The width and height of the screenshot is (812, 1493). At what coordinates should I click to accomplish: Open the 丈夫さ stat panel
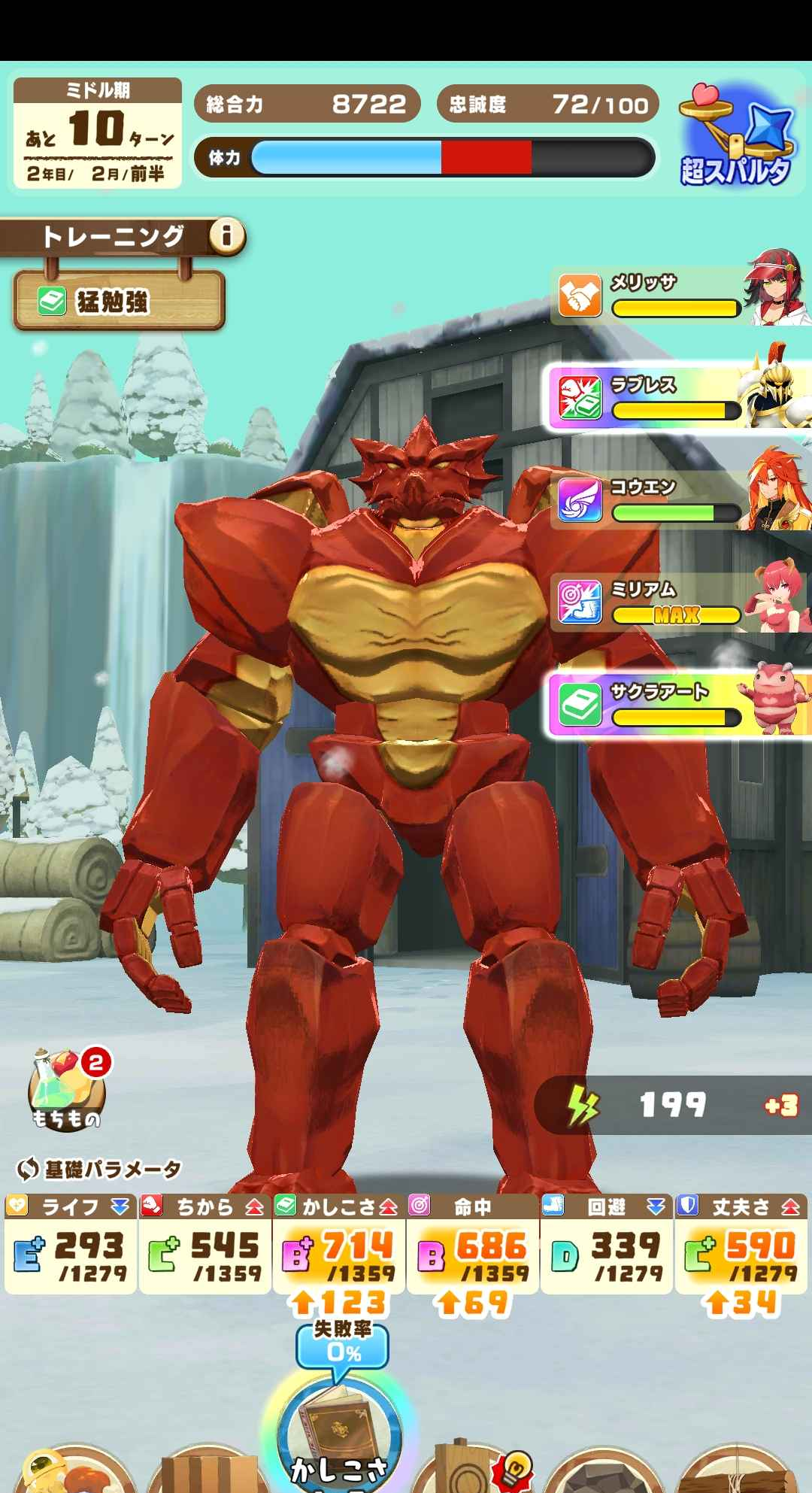pyautogui.click(x=741, y=1245)
